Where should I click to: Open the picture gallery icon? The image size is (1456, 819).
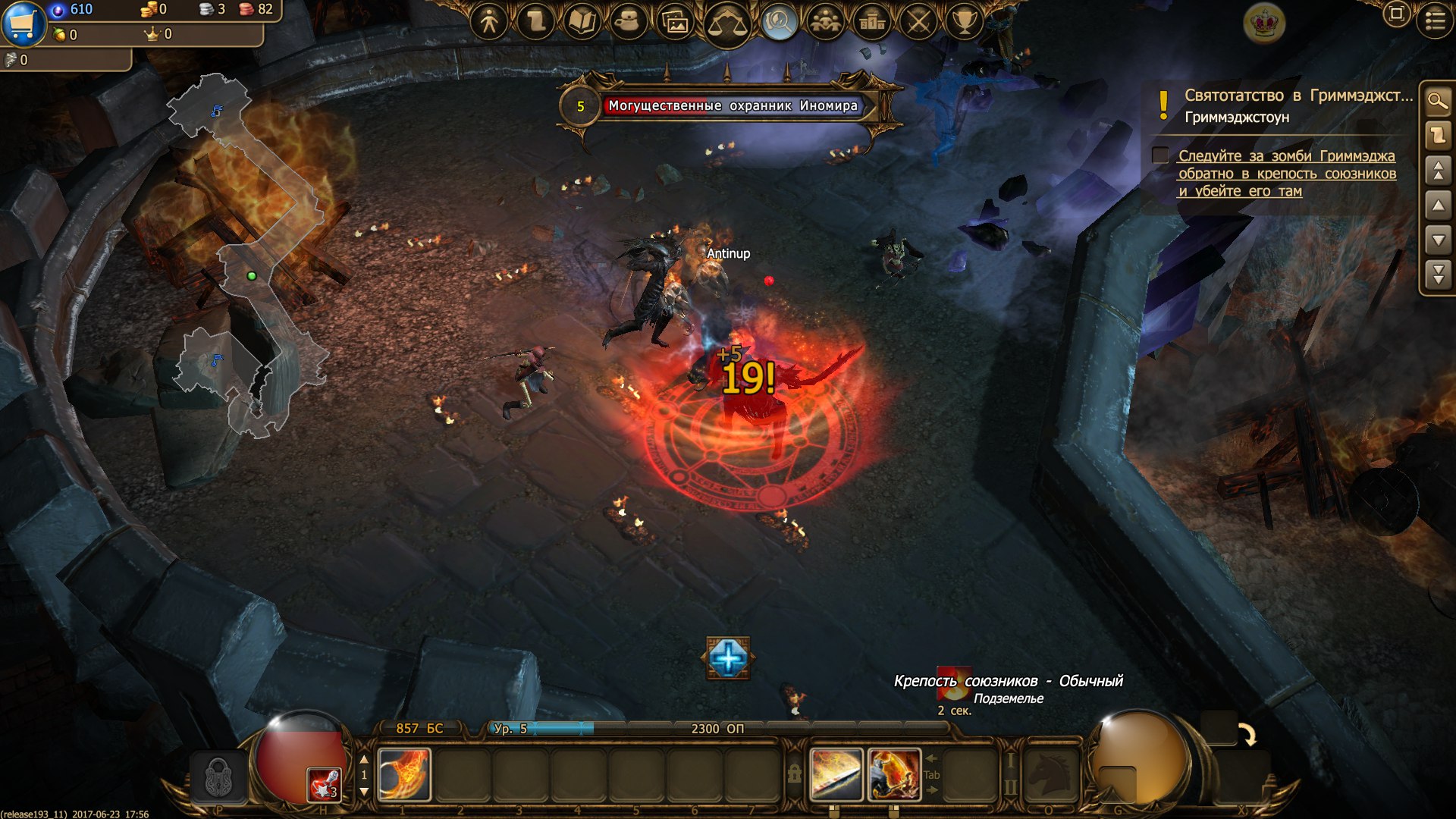(x=675, y=23)
